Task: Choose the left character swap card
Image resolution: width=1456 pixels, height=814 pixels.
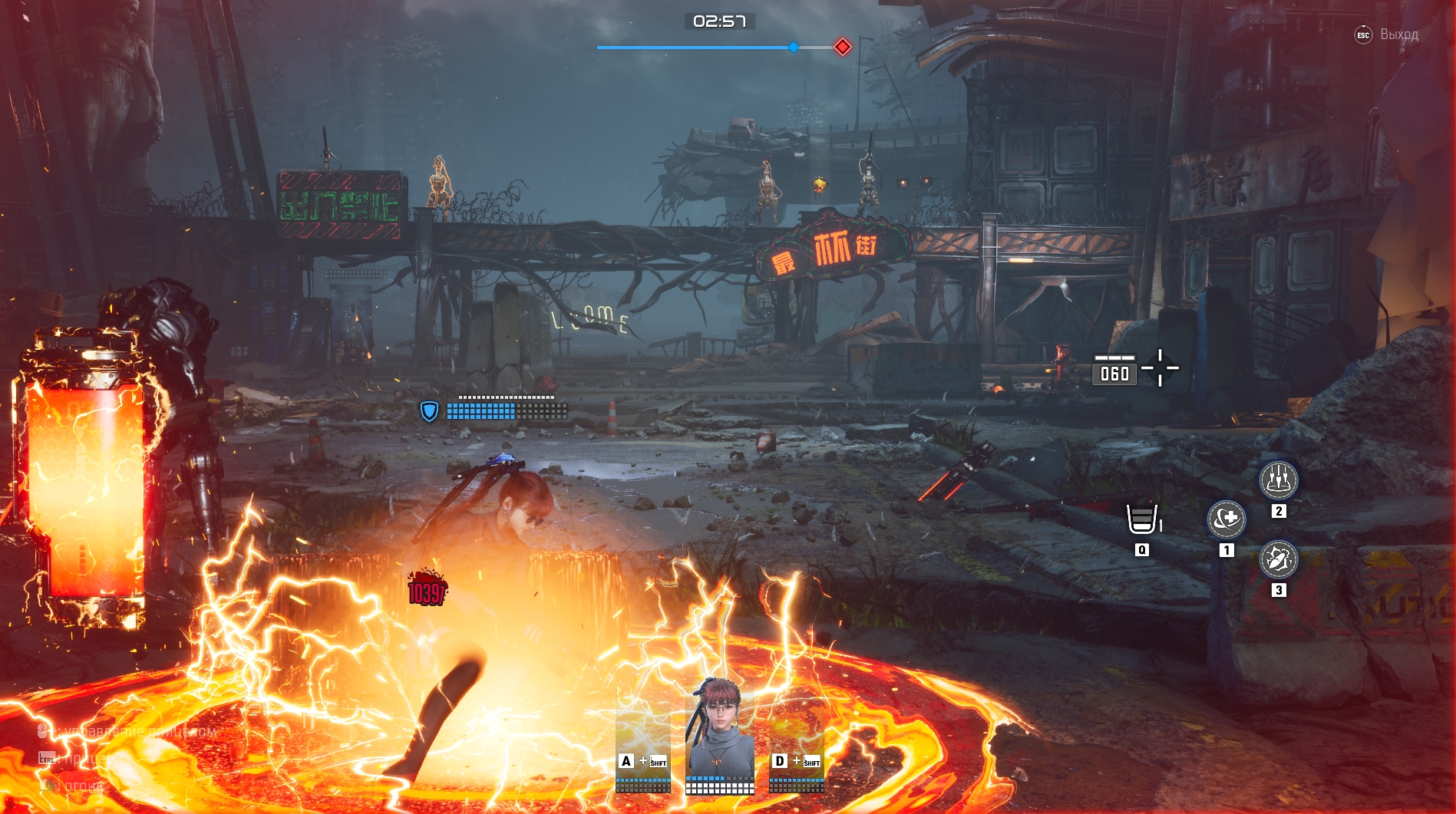Action: [x=643, y=748]
